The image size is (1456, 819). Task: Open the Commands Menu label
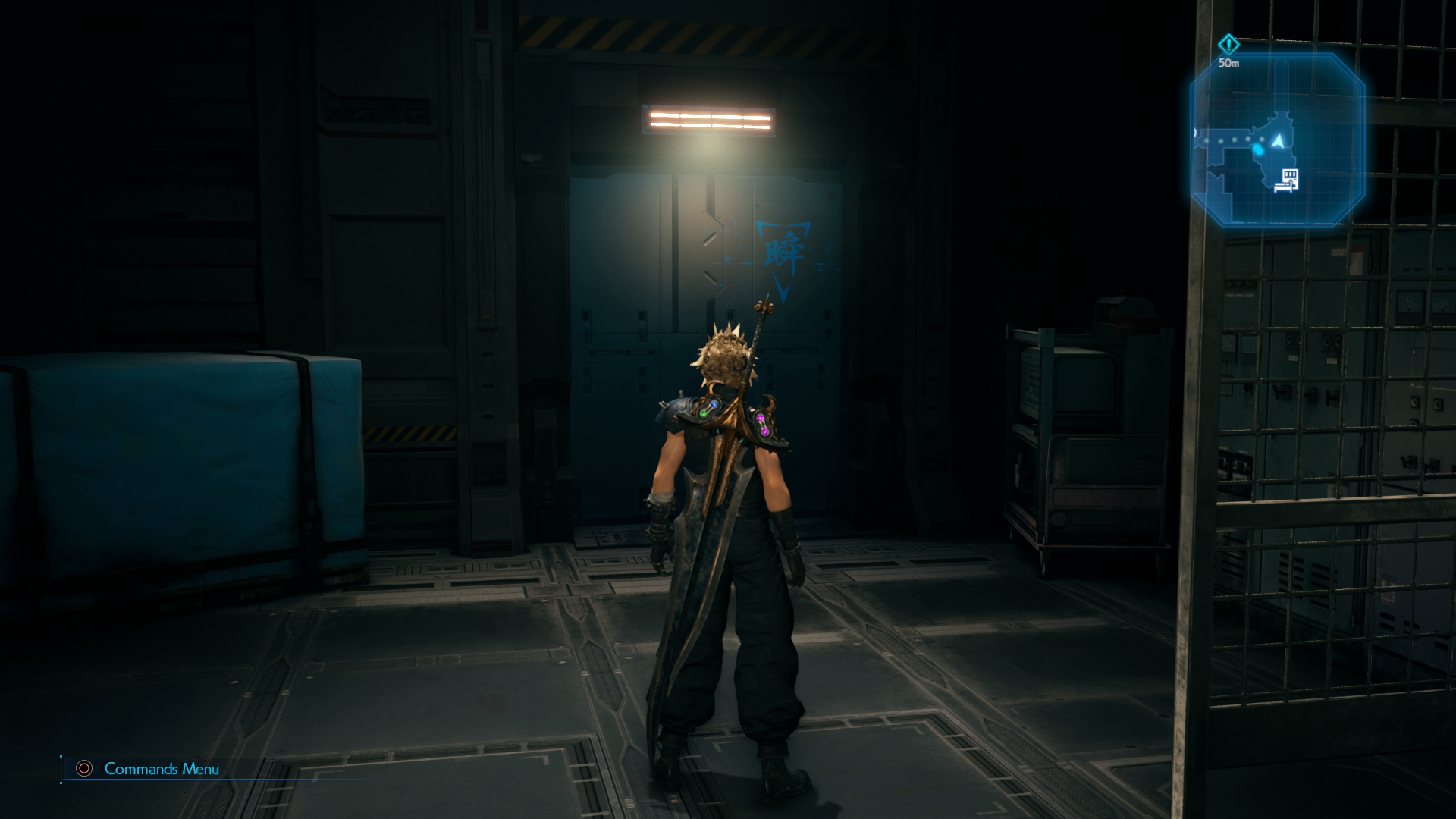161,769
